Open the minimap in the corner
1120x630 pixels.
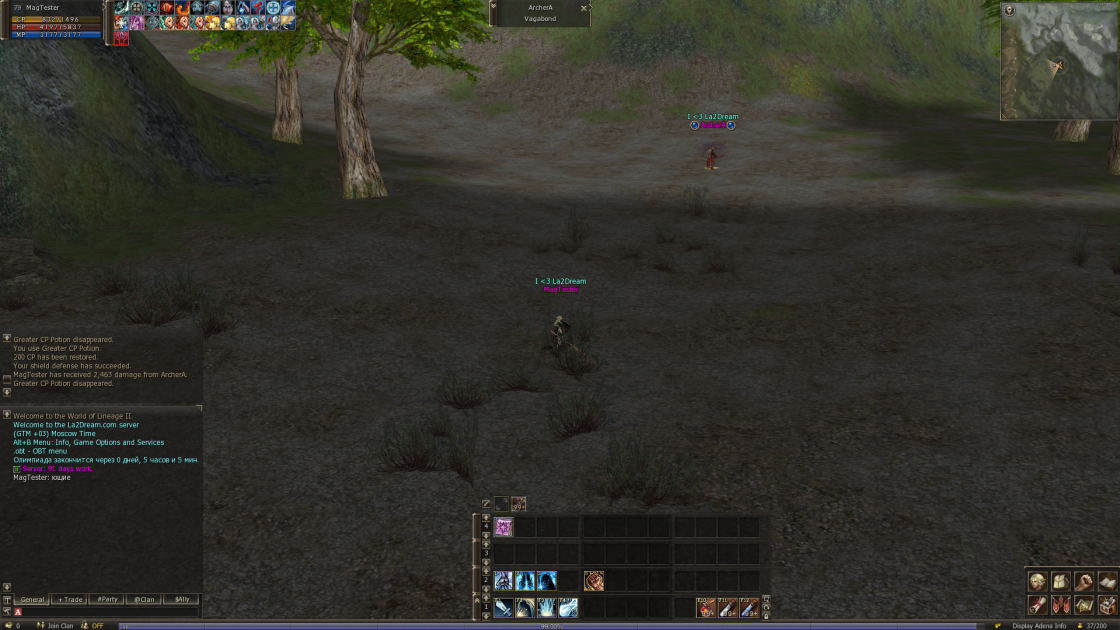point(1058,62)
